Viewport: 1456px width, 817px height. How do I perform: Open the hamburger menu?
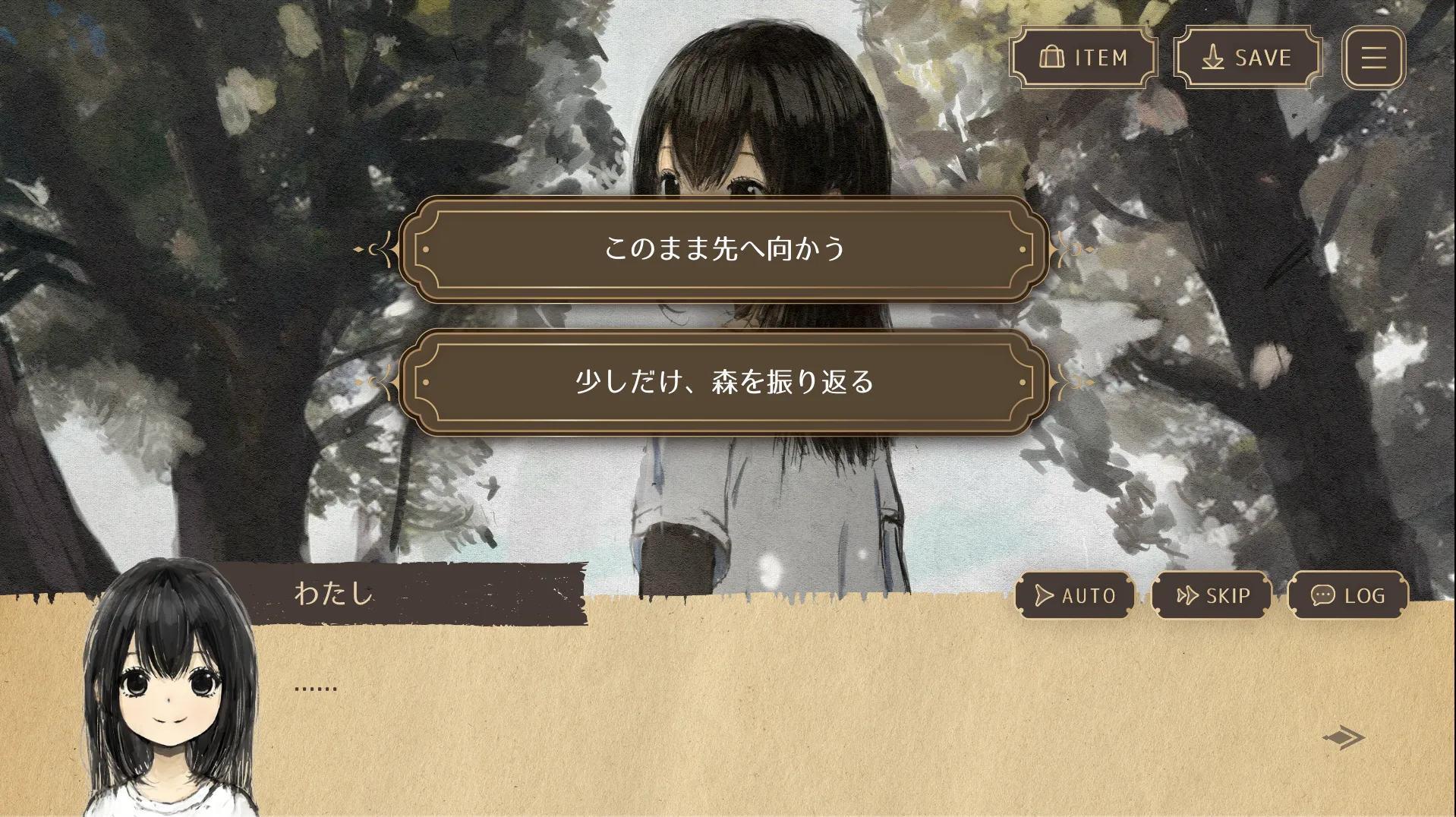pyautogui.click(x=1373, y=58)
